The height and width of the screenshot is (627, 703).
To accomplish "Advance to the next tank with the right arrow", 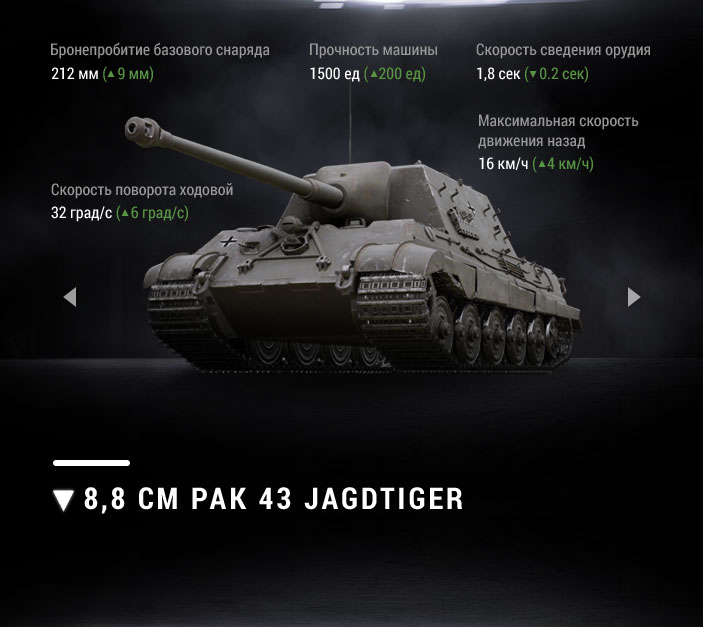I will pyautogui.click(x=633, y=297).
